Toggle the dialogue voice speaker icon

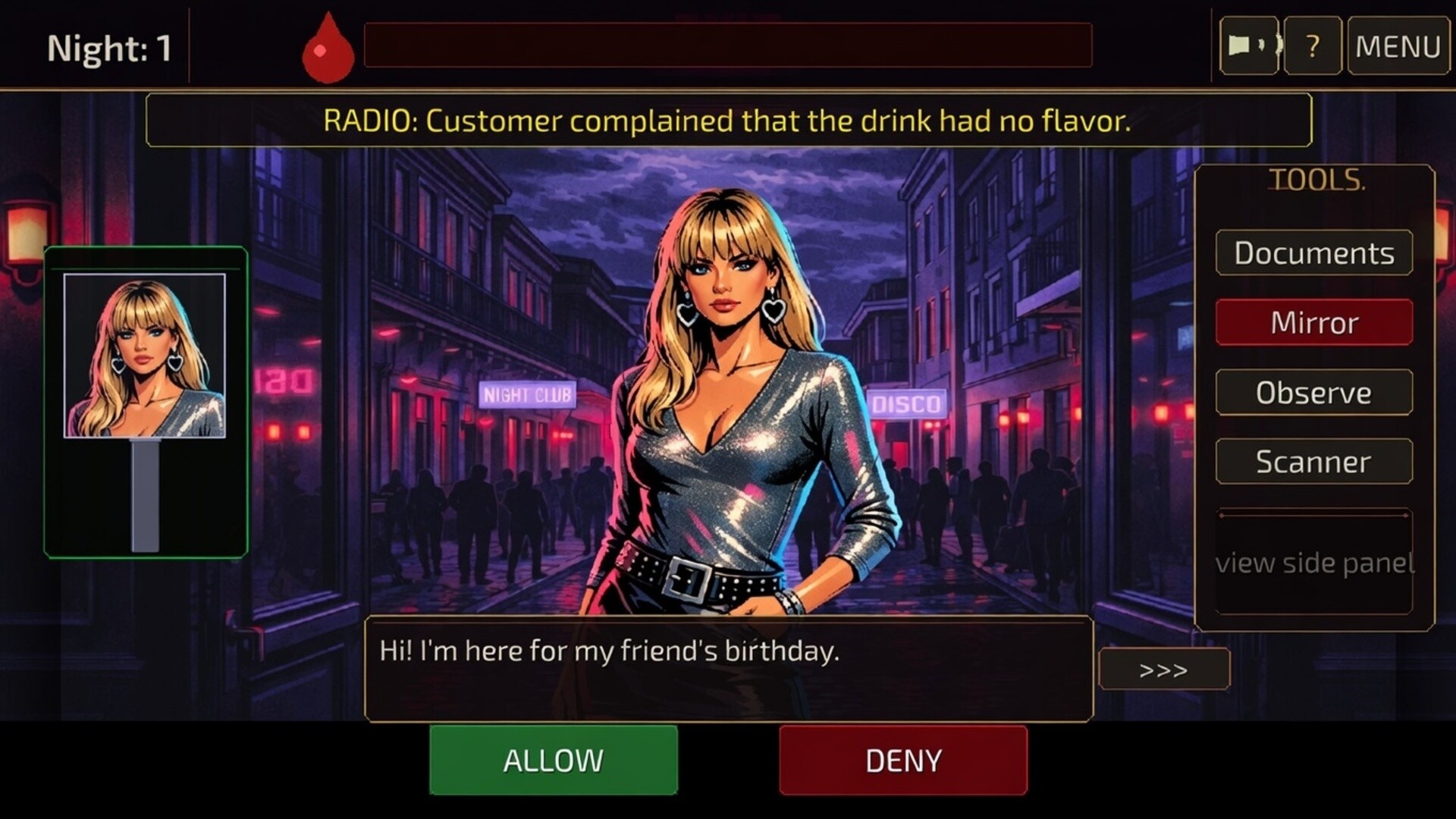pos(1248,45)
